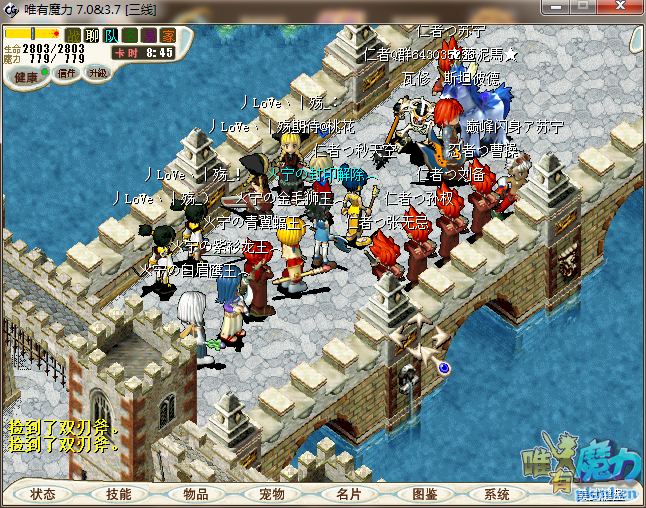Toggle the 队 team mode button

(111, 36)
